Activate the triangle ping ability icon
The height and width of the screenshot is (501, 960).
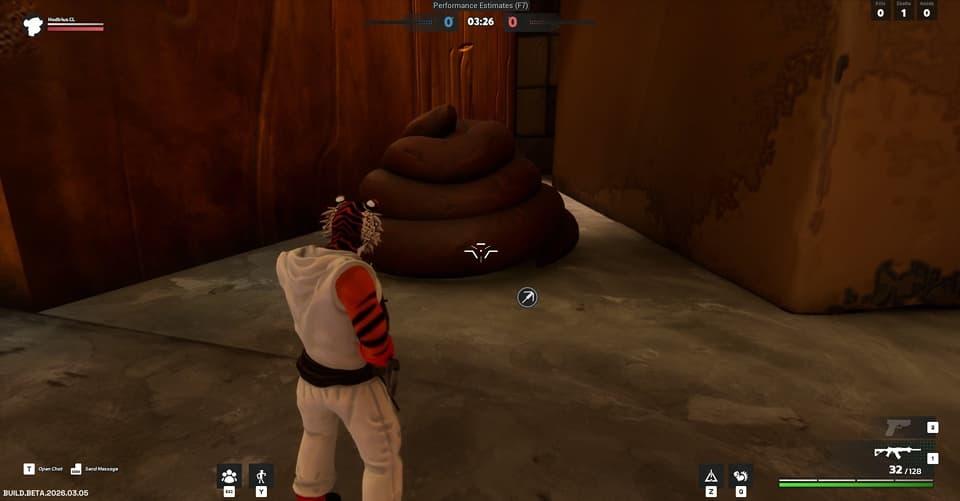[711, 476]
